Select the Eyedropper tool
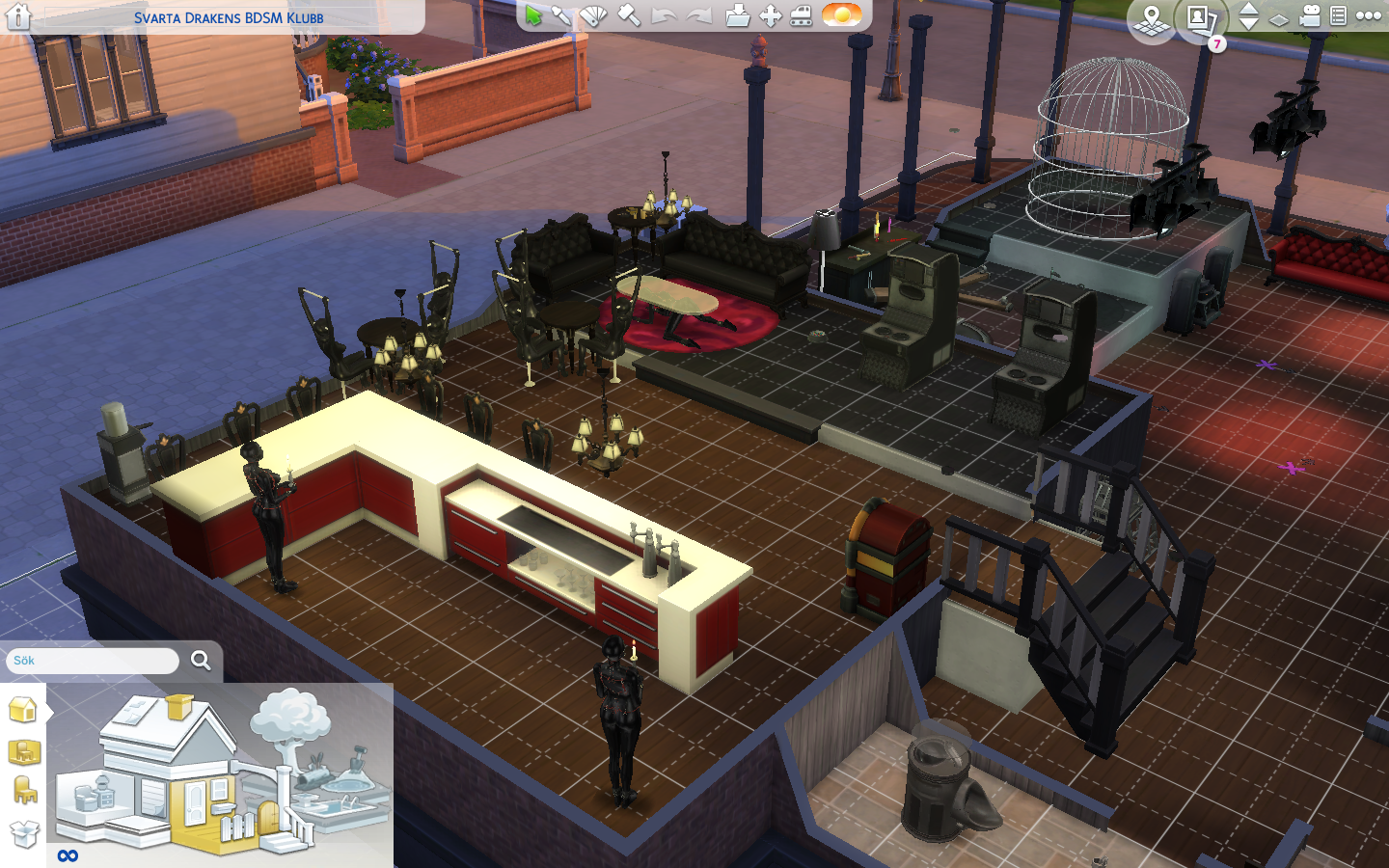The width and height of the screenshot is (1389, 868). 562,14
